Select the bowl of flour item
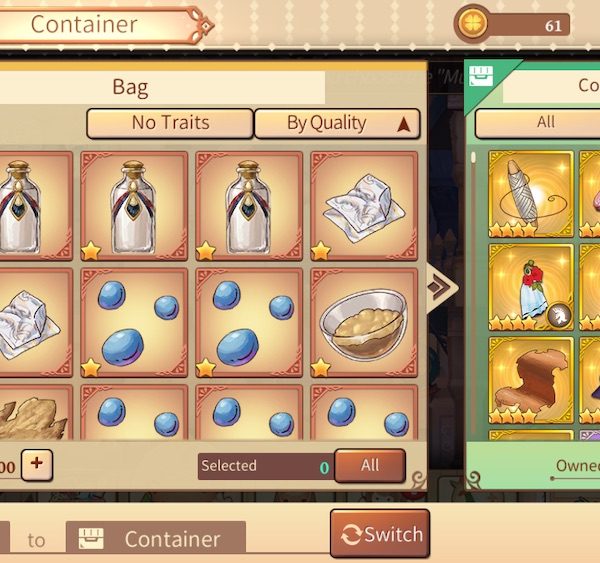This screenshot has height=563, width=600. click(363, 322)
